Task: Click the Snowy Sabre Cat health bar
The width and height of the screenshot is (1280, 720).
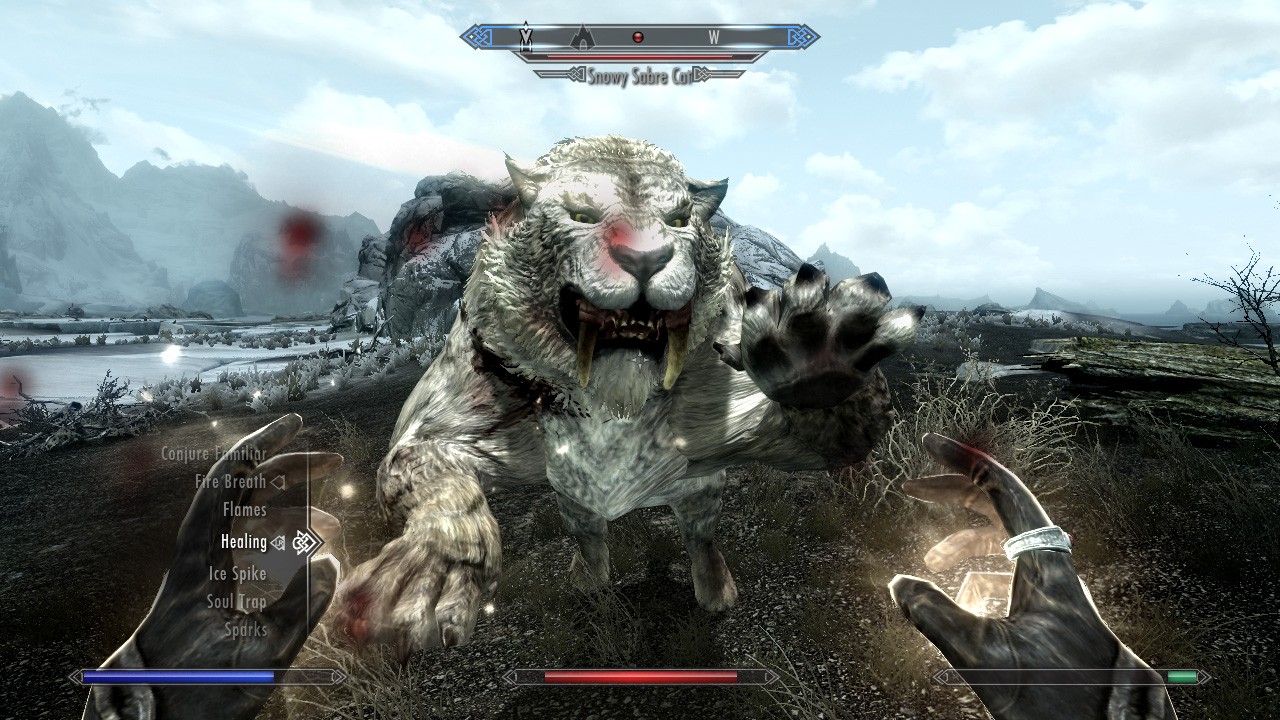Action: coord(640,56)
